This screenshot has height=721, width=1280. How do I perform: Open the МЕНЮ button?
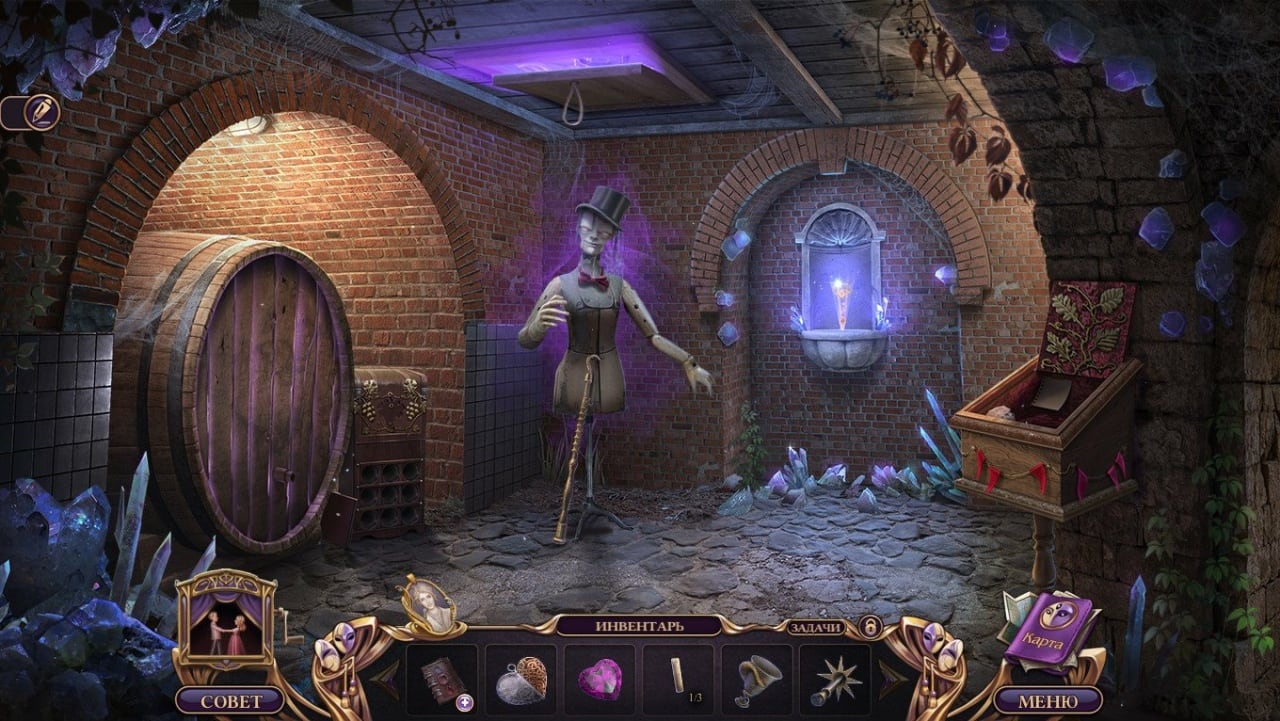pos(1047,700)
